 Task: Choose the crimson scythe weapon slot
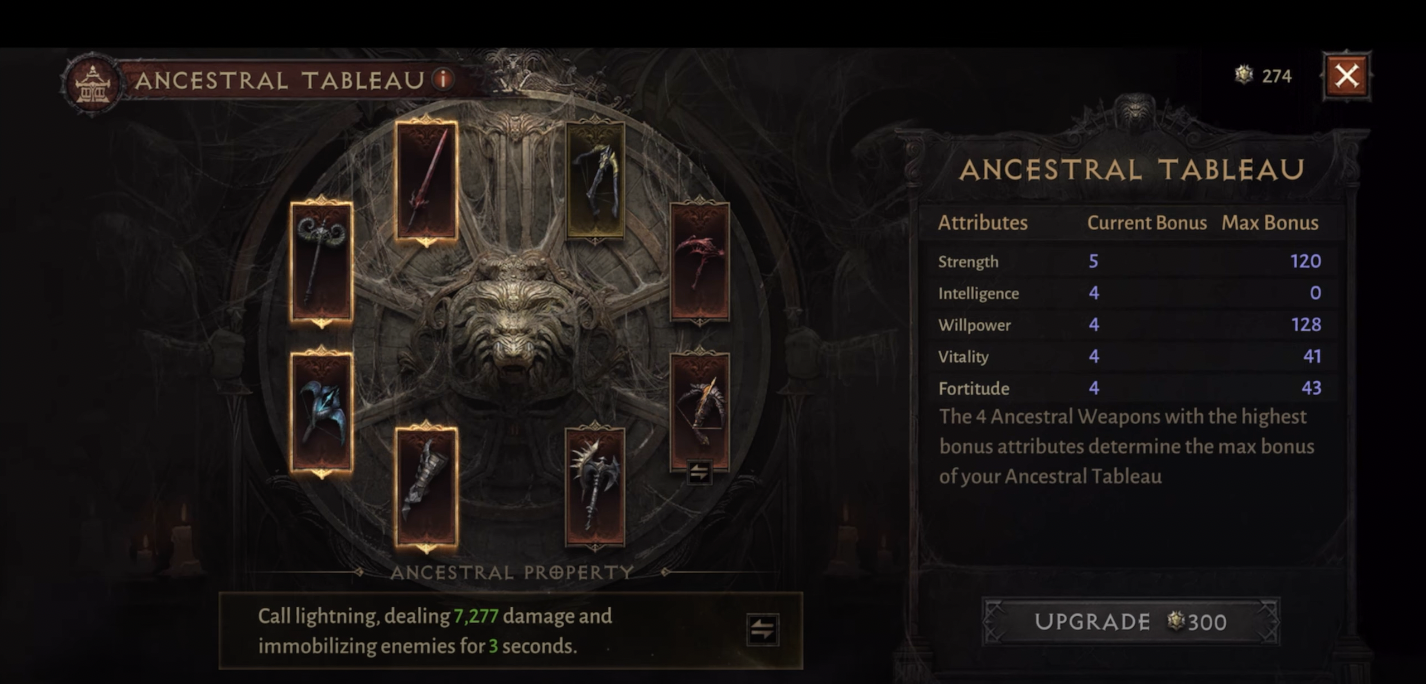[699, 262]
